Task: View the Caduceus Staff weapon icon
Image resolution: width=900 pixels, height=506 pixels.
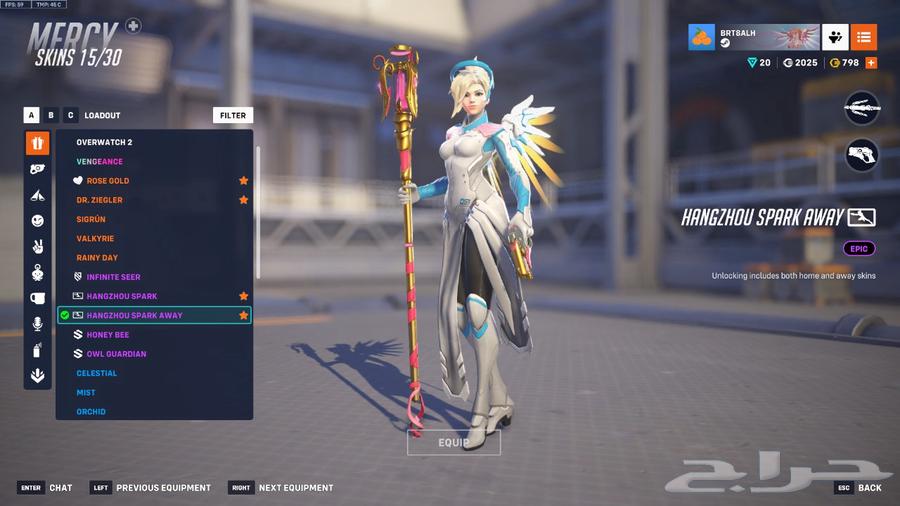Action: pos(861,108)
